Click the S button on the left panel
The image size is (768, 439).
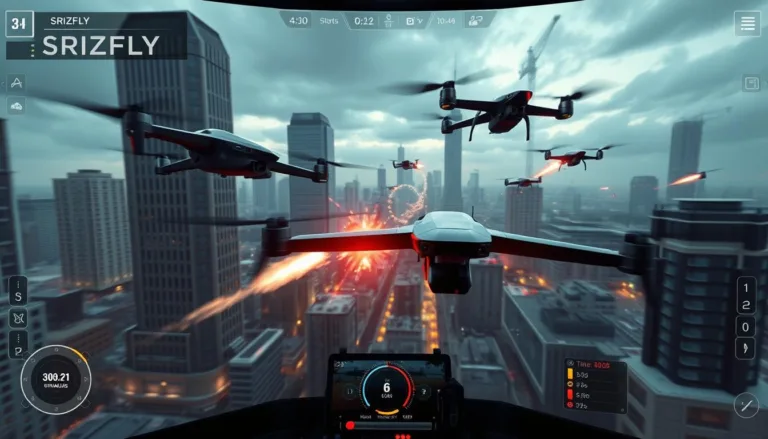17,296
